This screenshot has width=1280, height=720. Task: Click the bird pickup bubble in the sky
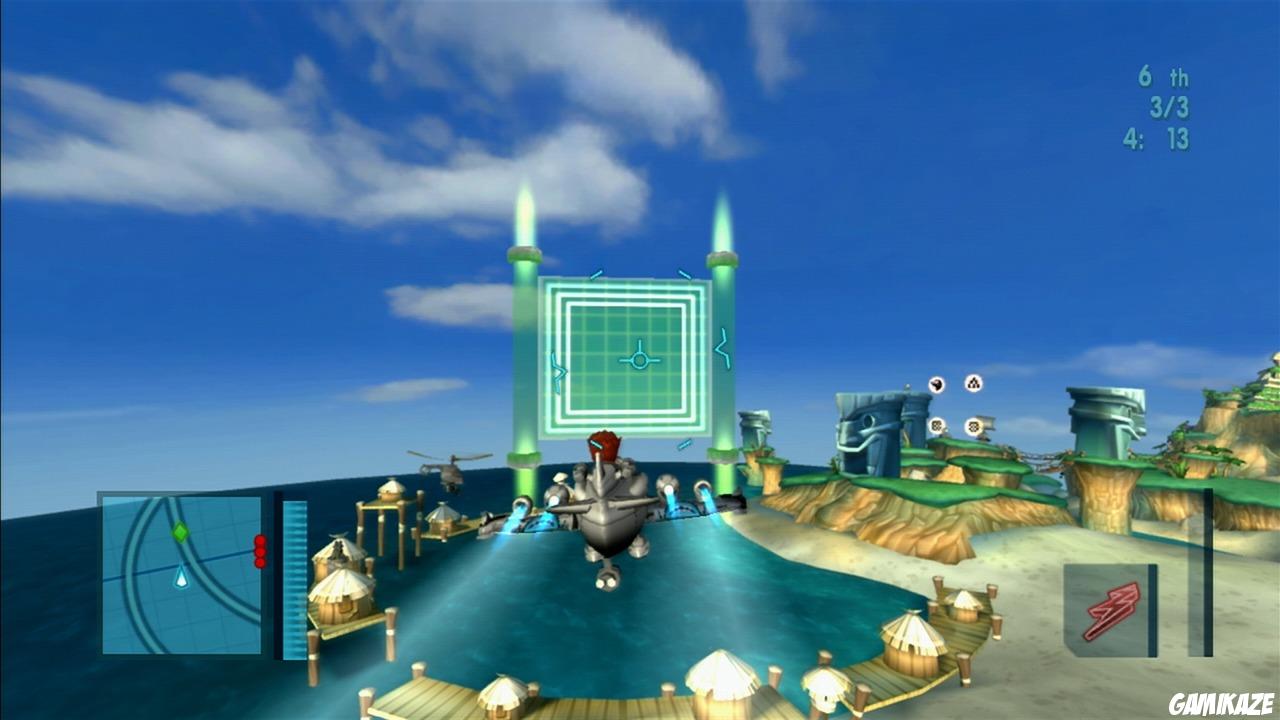tap(935, 384)
